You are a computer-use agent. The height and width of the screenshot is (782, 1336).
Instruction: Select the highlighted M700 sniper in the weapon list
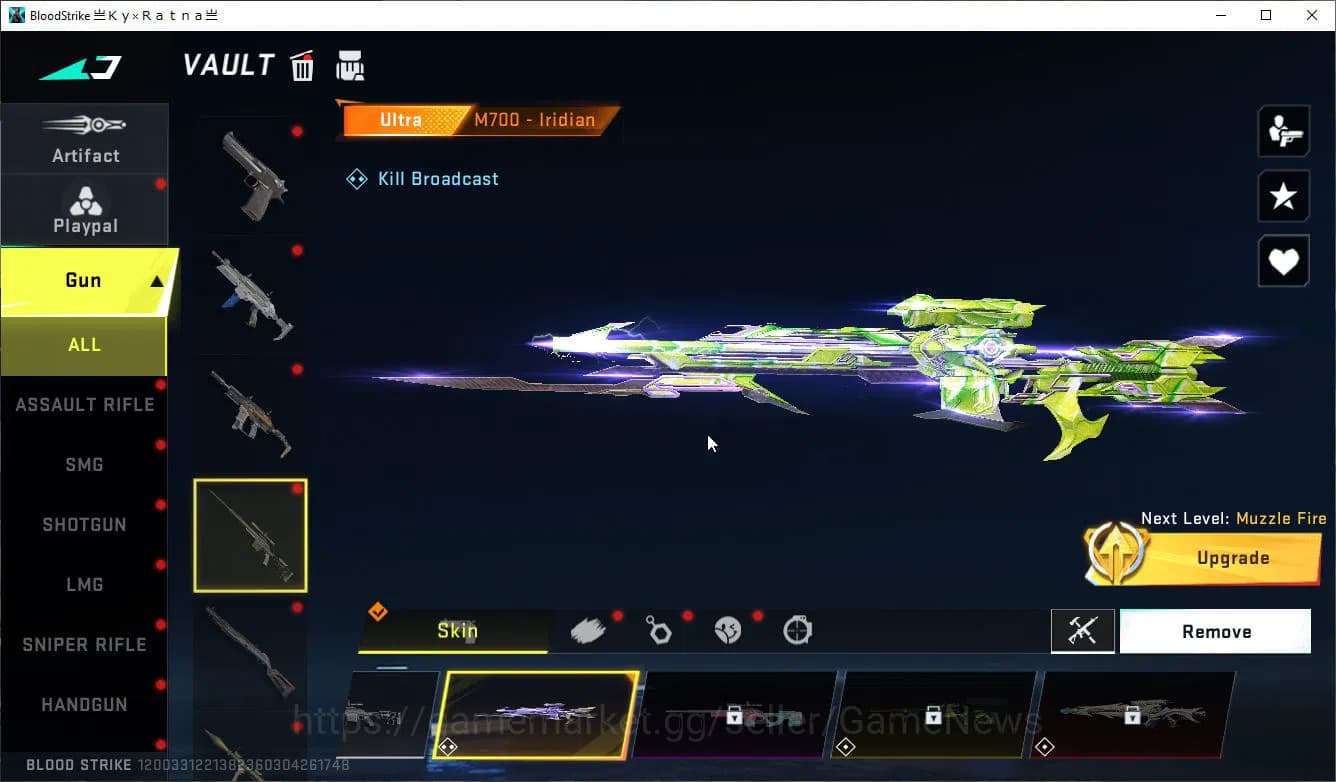pos(250,535)
